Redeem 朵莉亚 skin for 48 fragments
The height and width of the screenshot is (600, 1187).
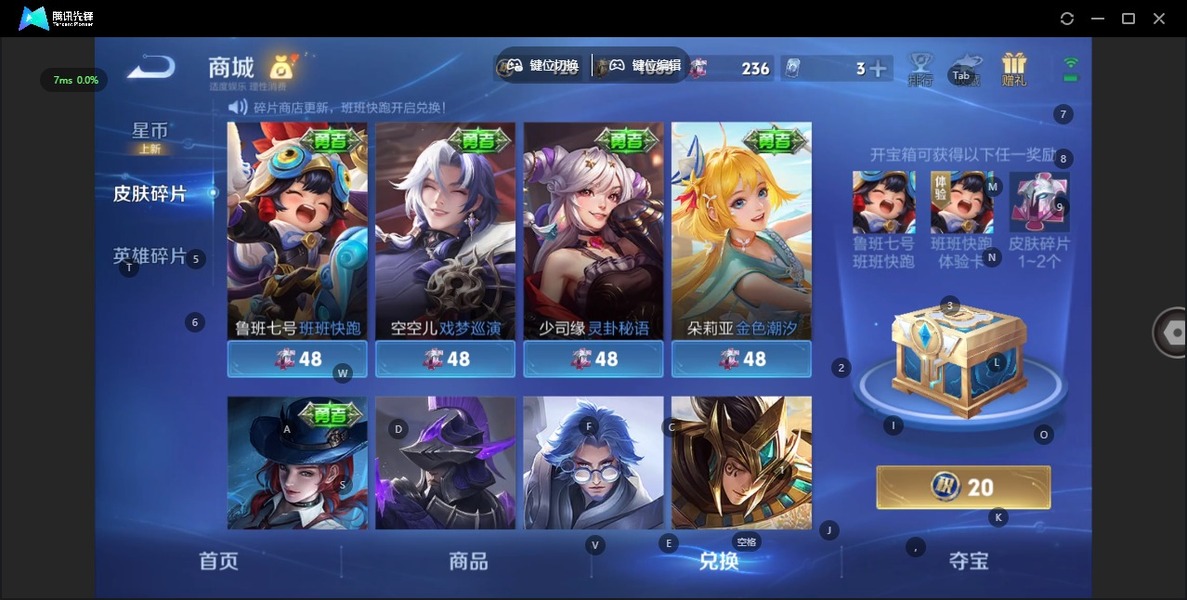(x=741, y=359)
